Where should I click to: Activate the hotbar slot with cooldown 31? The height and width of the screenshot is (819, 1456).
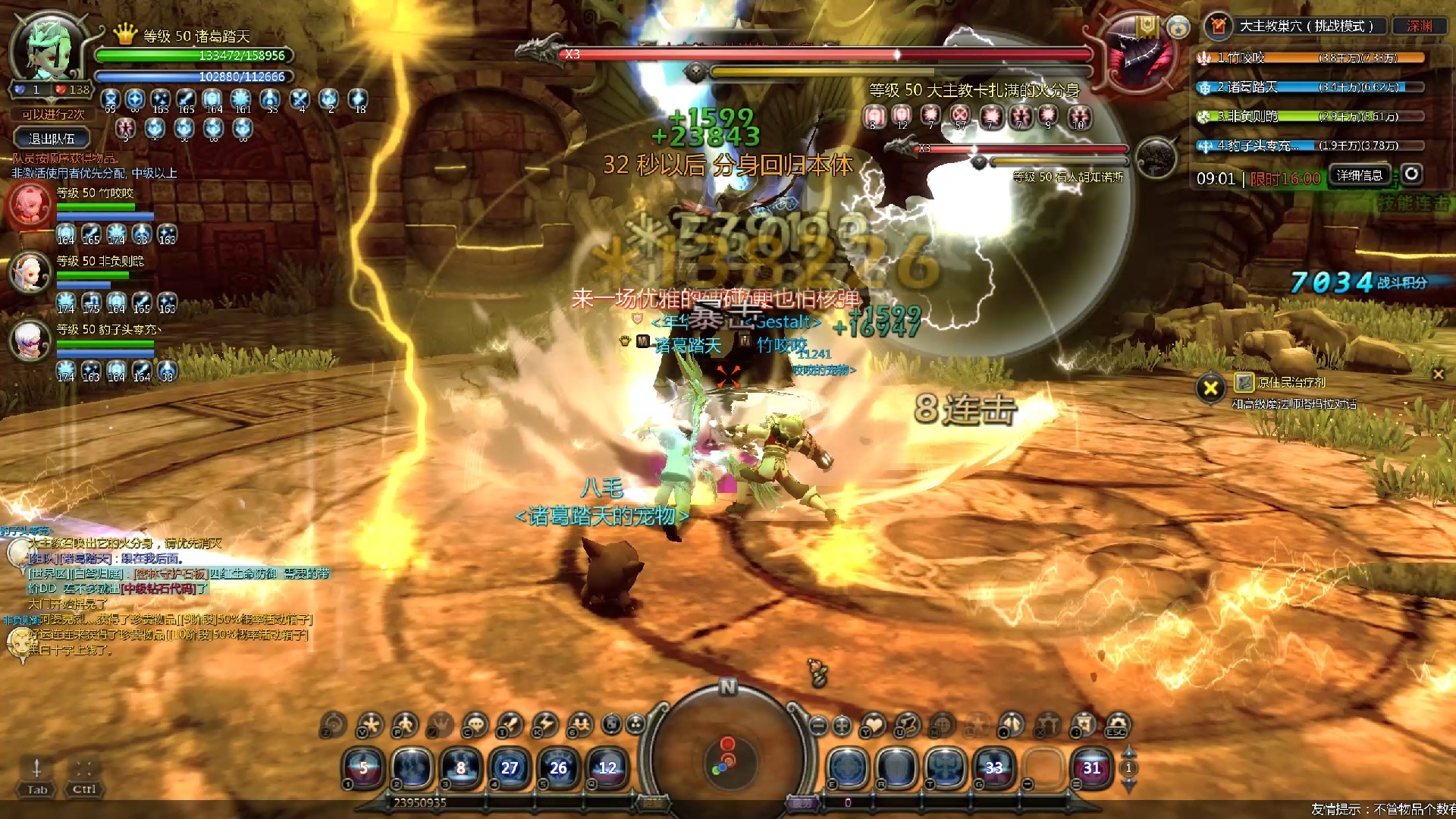point(1091,768)
